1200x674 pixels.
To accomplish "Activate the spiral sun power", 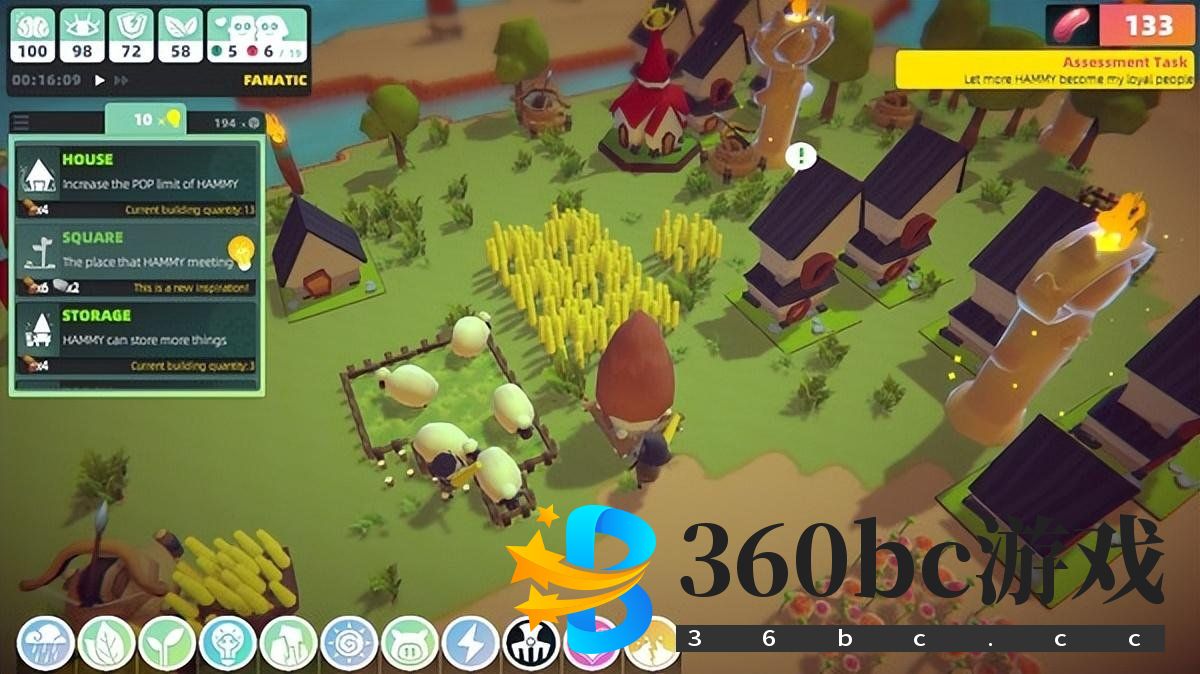I will click(349, 643).
